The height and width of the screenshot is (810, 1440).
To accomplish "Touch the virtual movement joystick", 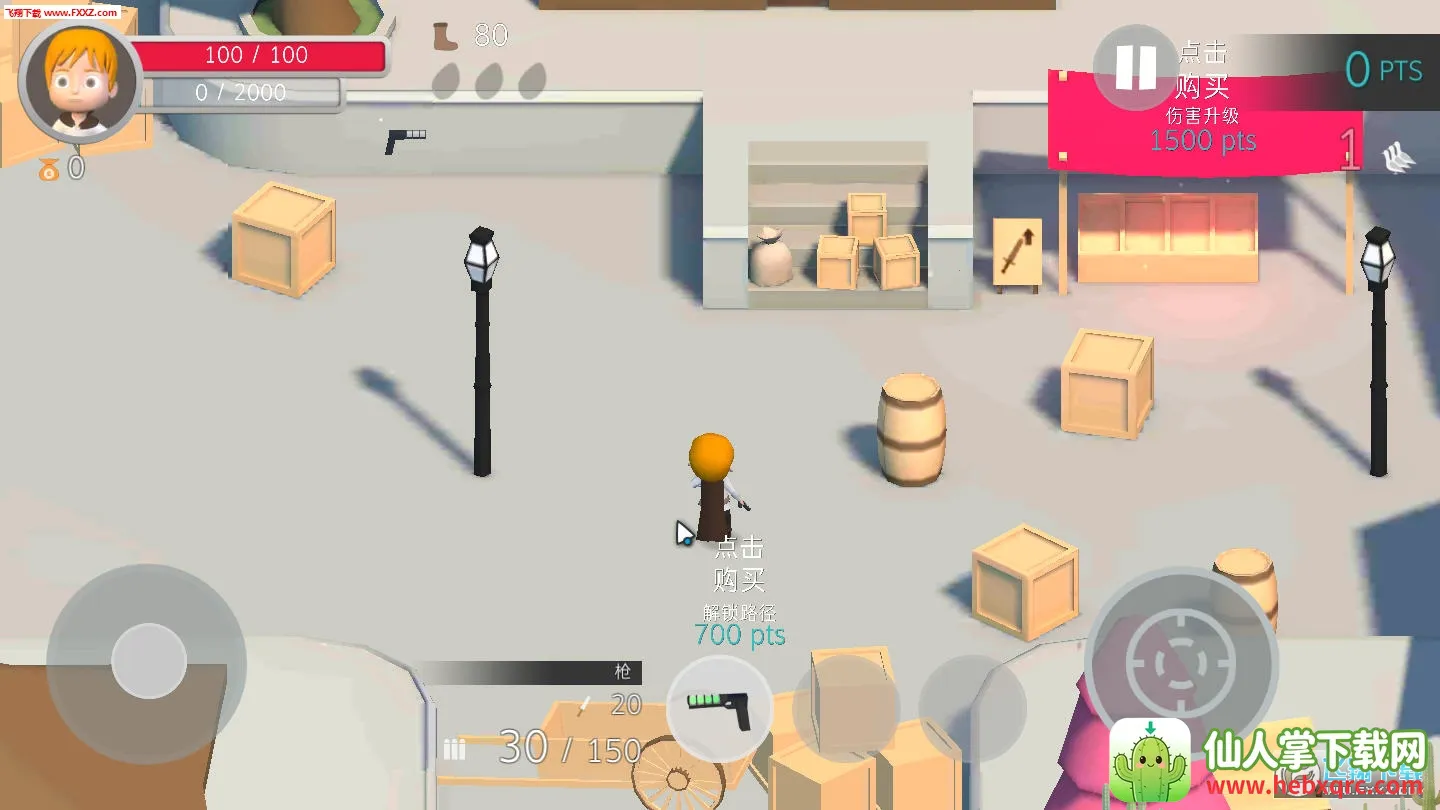I will 149,661.
